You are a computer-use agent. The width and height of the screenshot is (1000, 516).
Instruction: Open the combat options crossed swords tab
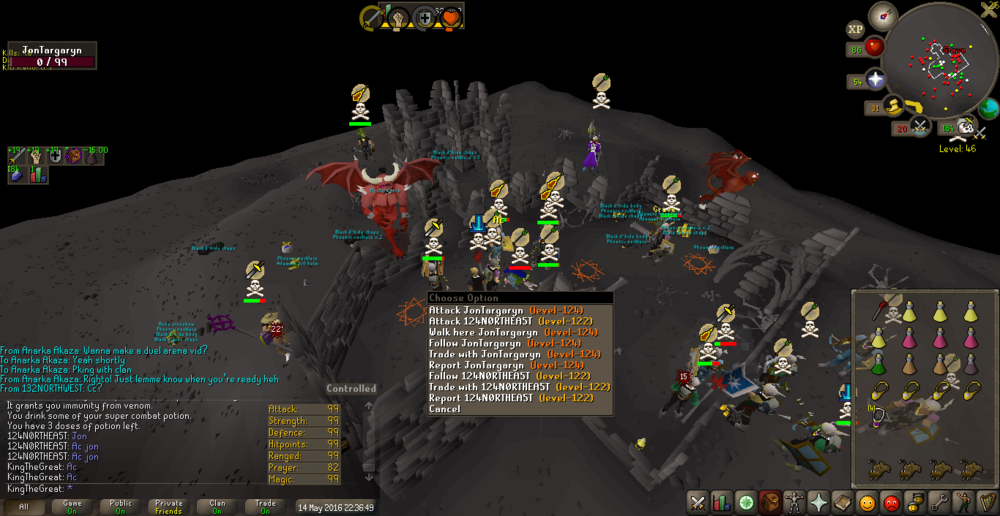tap(698, 502)
